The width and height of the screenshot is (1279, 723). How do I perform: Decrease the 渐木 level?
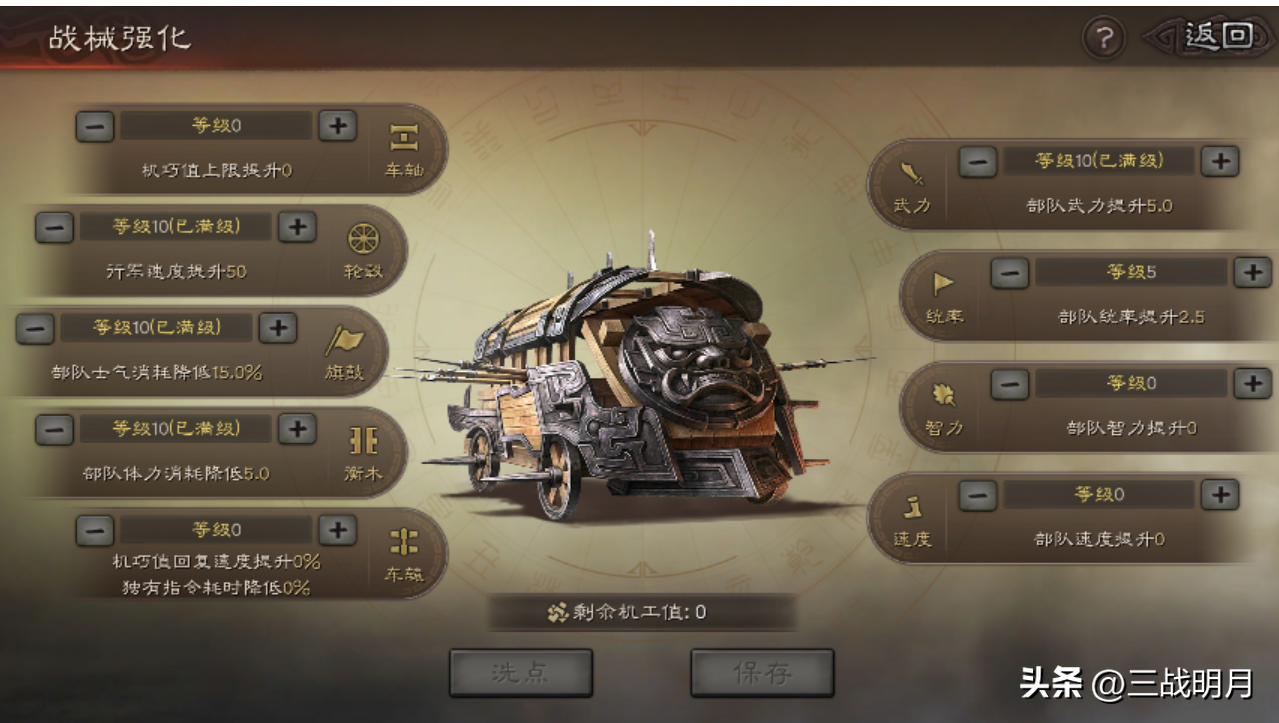(55, 429)
